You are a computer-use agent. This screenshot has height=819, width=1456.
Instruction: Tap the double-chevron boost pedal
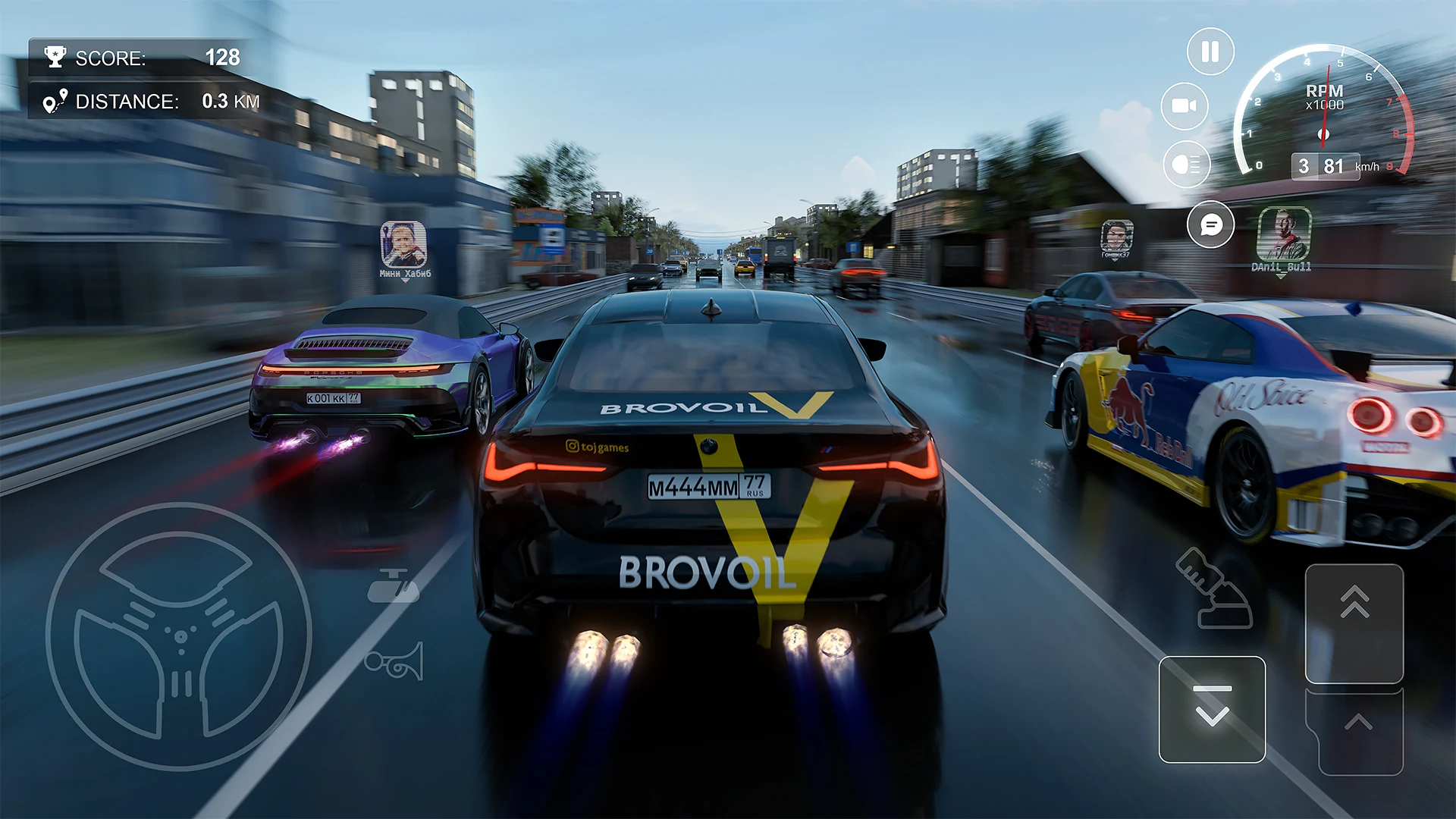click(x=1354, y=623)
